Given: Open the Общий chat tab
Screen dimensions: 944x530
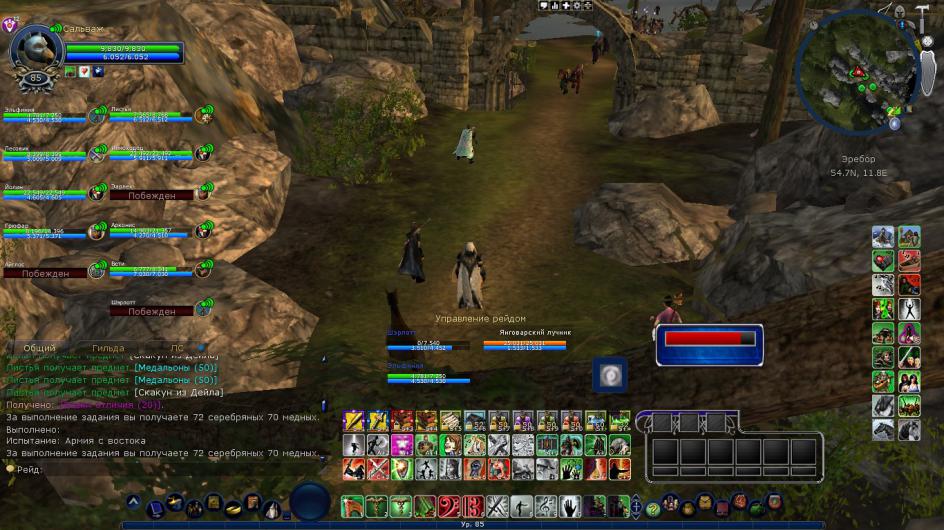Looking at the screenshot, I should point(39,347).
